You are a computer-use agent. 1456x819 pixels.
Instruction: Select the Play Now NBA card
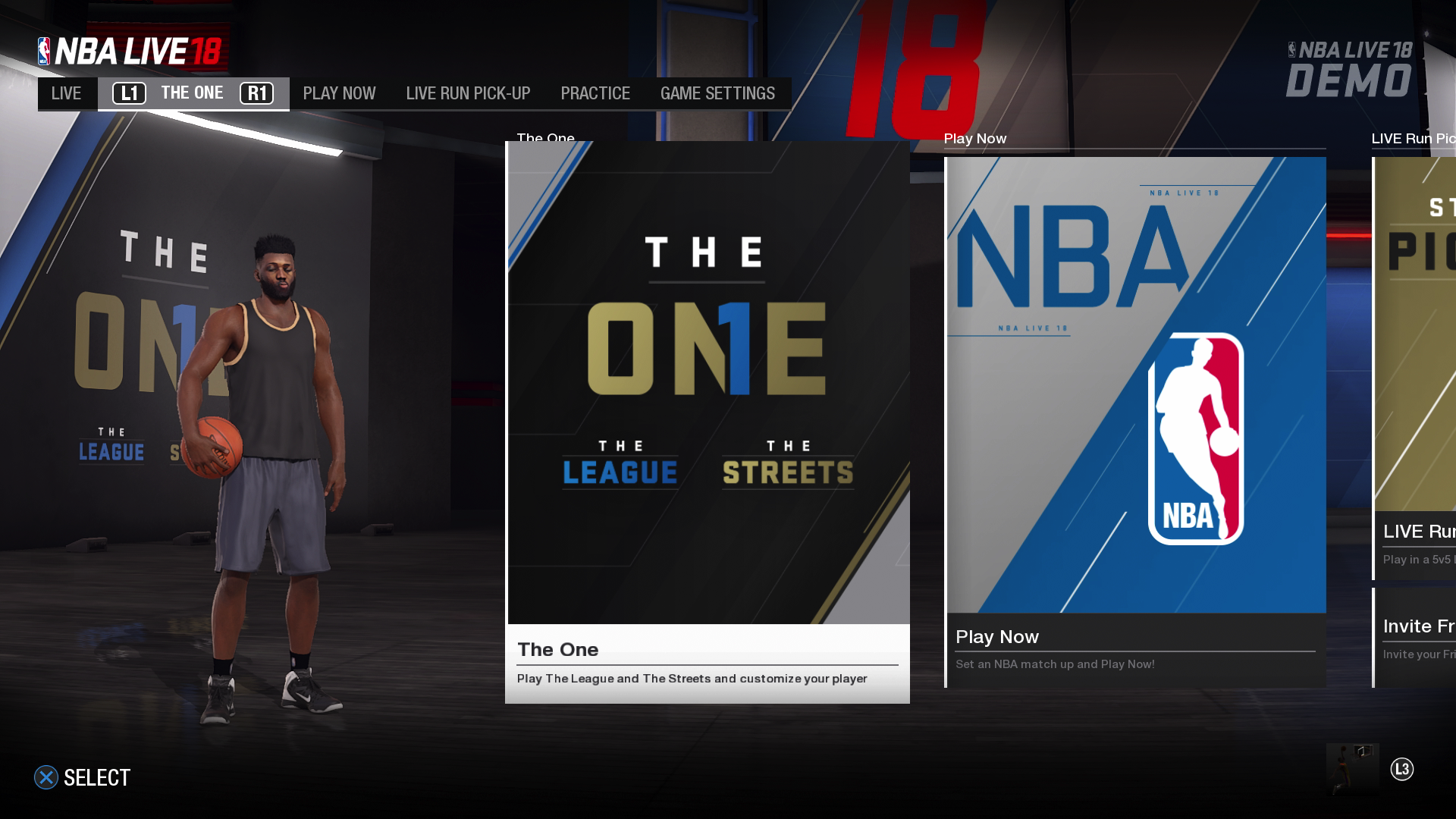[1135, 422]
